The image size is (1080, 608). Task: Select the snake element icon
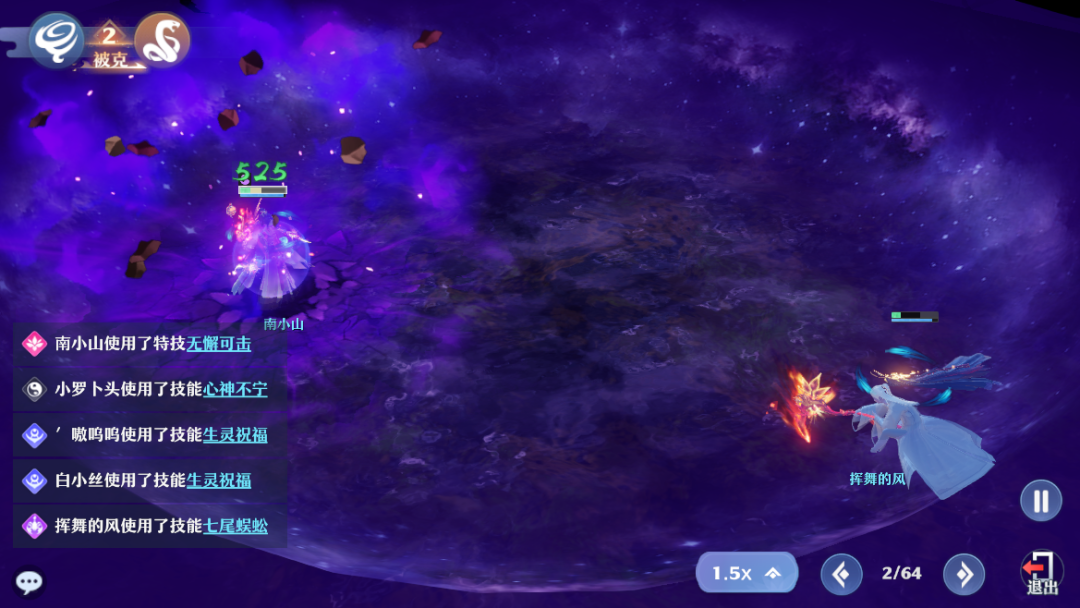(x=162, y=40)
